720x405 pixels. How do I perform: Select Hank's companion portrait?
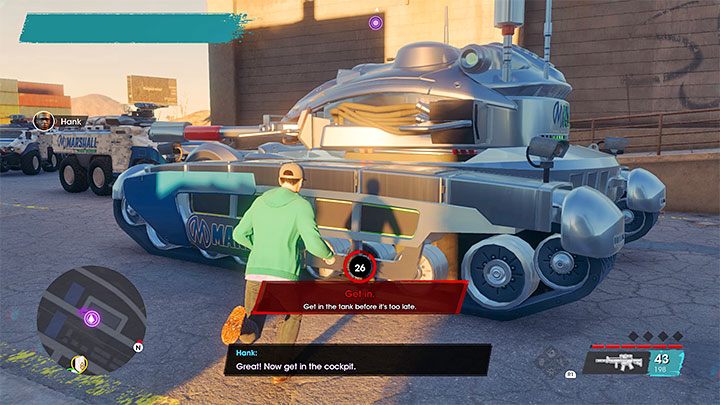43,121
